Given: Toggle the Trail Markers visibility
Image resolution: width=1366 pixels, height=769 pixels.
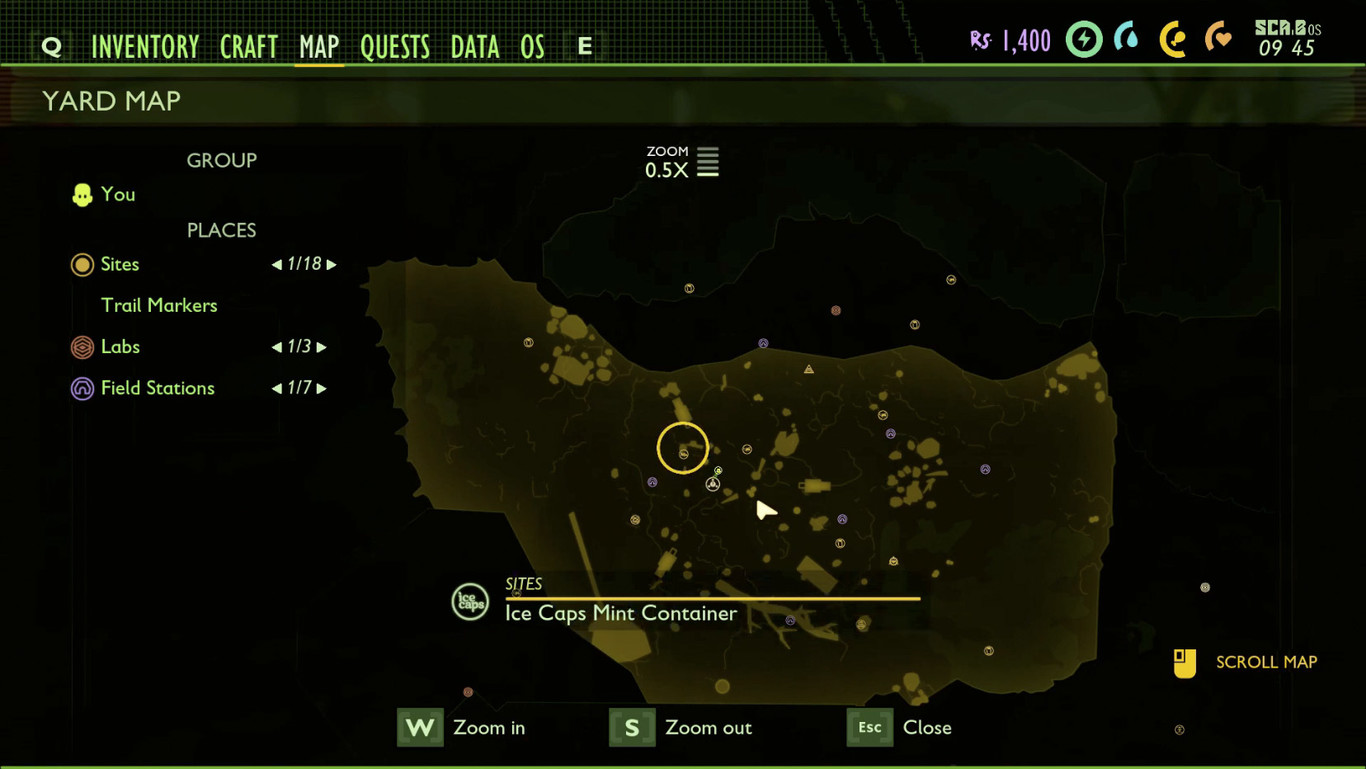Looking at the screenshot, I should tap(159, 305).
